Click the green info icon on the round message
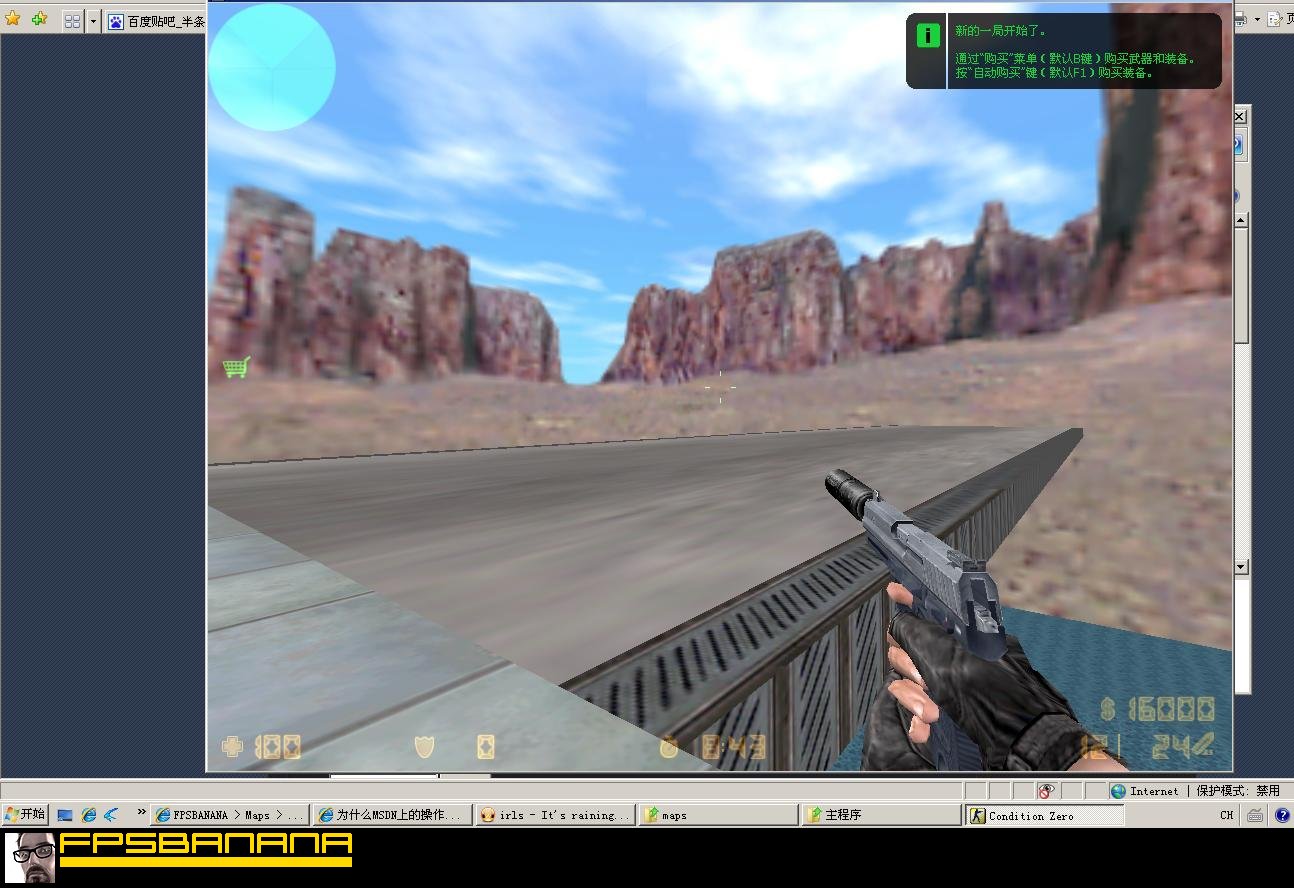 coord(926,35)
